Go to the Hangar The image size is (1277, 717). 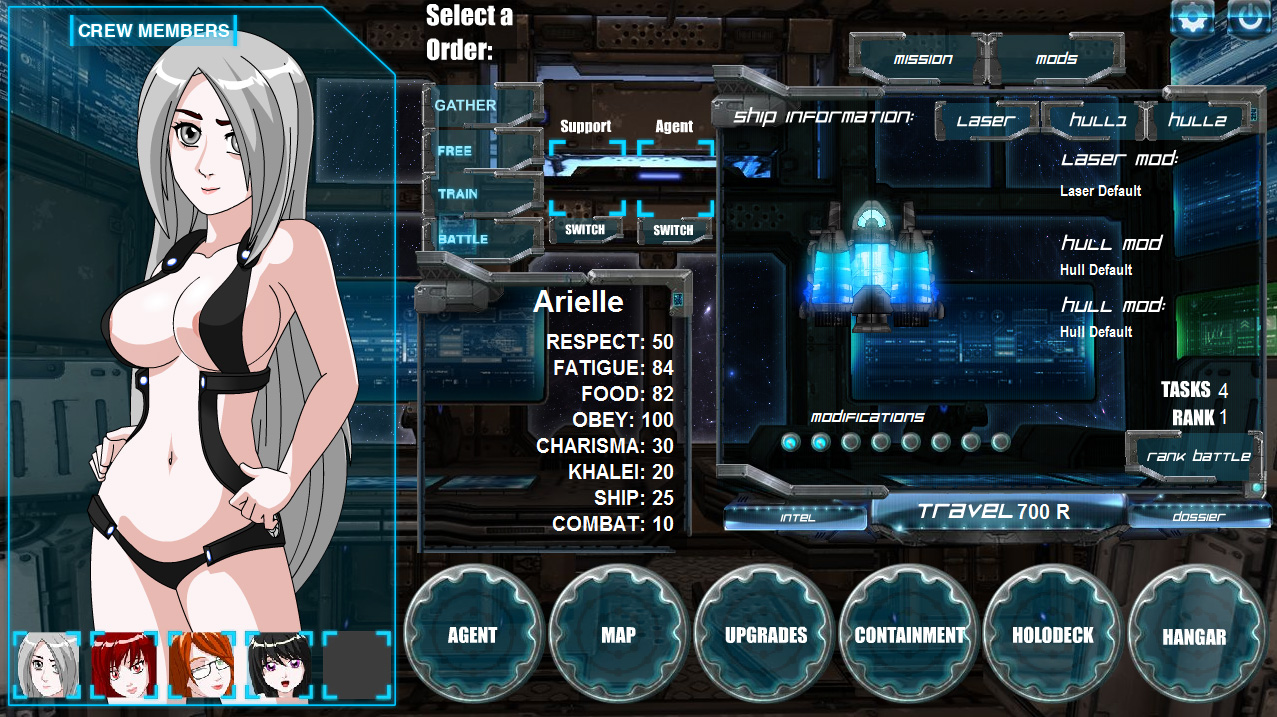pyautogui.click(x=1194, y=636)
